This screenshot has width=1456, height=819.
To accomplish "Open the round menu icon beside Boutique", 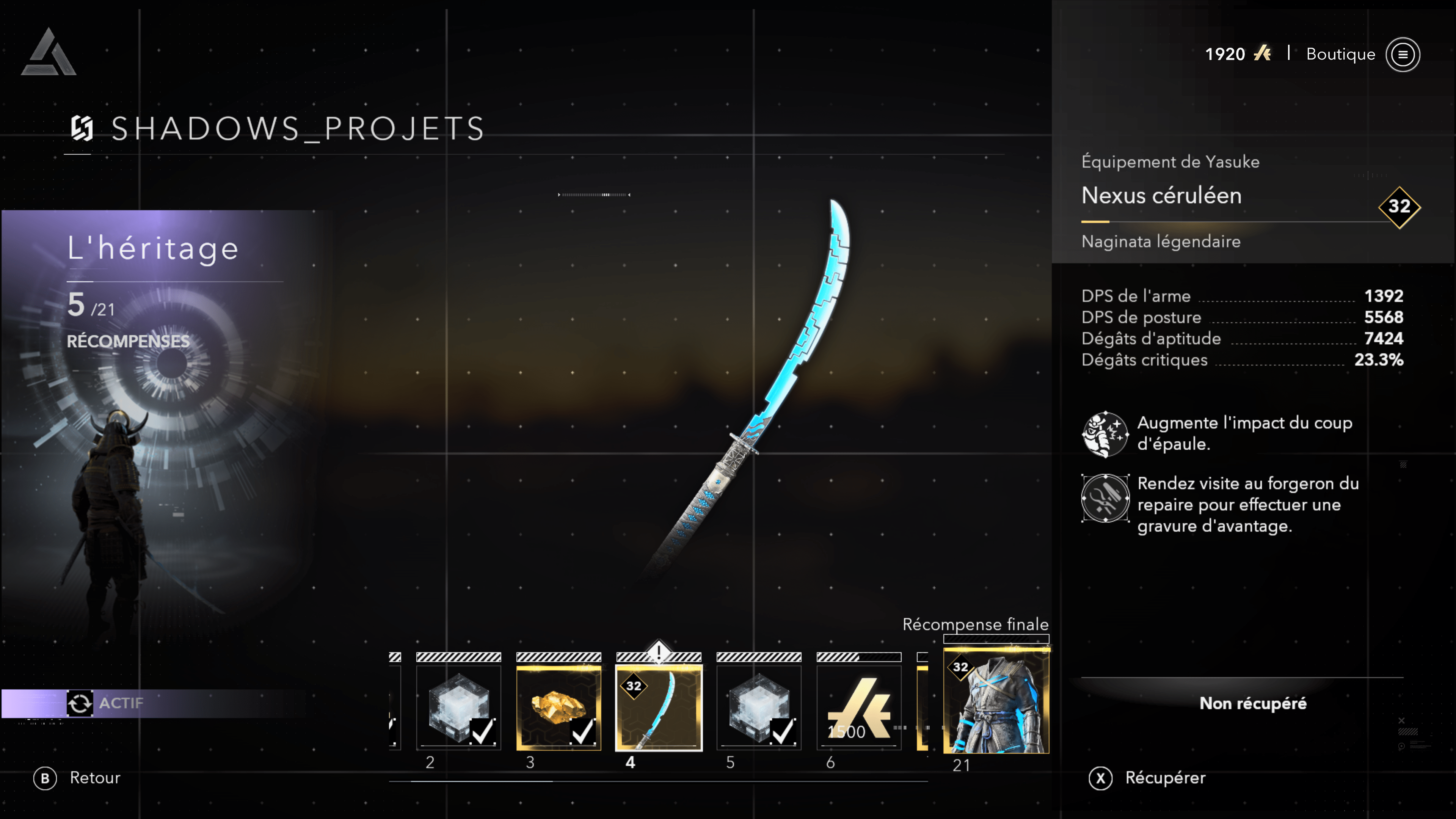I will 1402,54.
